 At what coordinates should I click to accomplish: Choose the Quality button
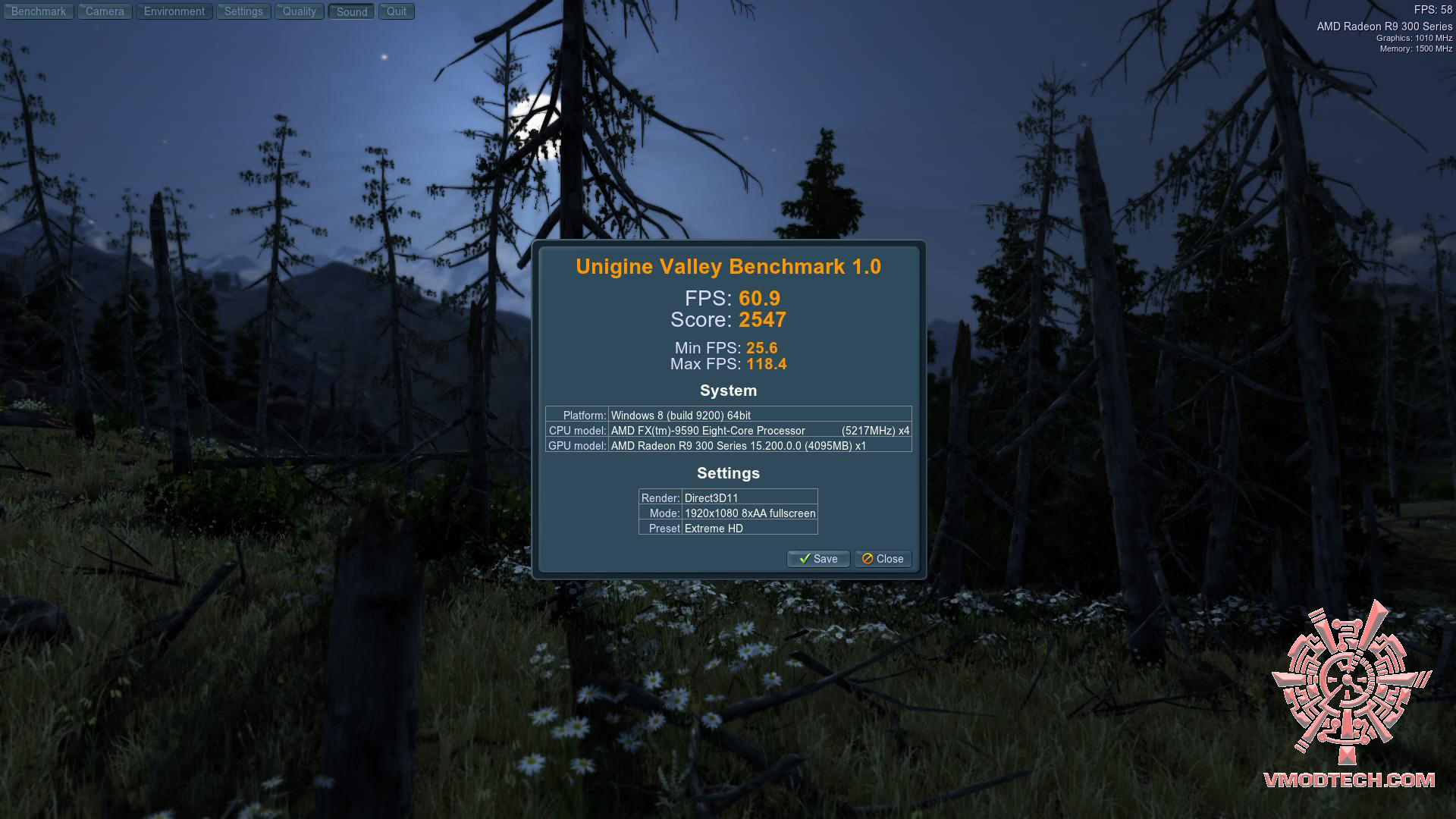click(300, 11)
